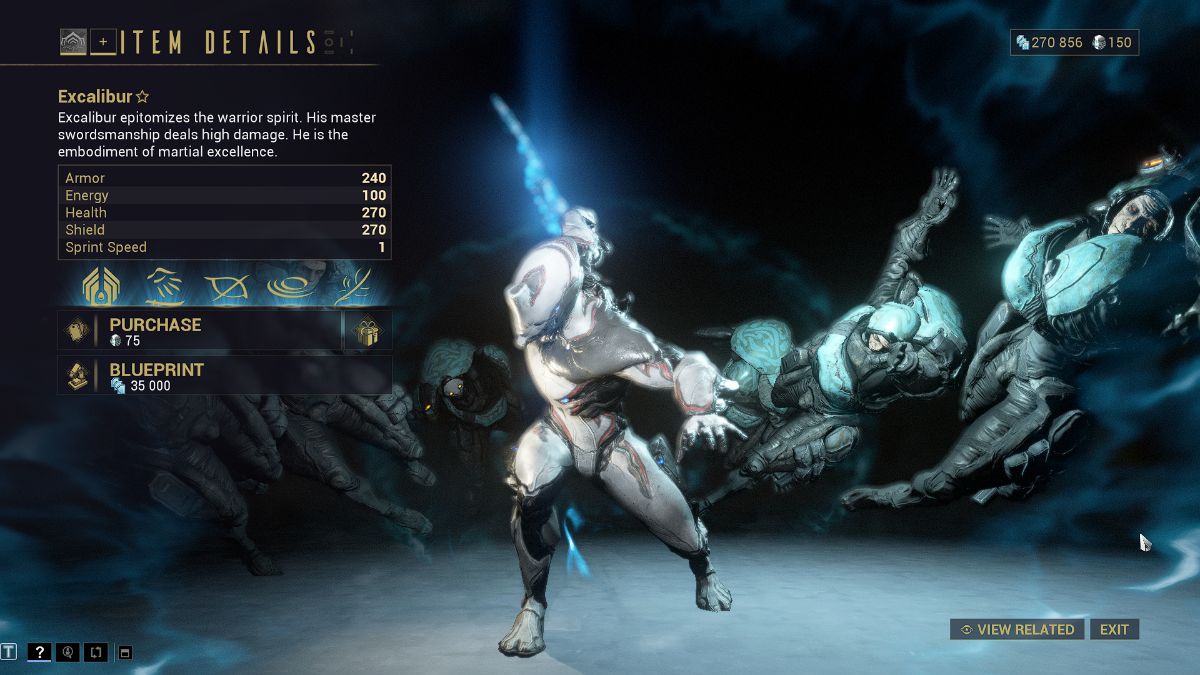
Task: Show the Radial Javelin ability icon
Action: pos(287,286)
